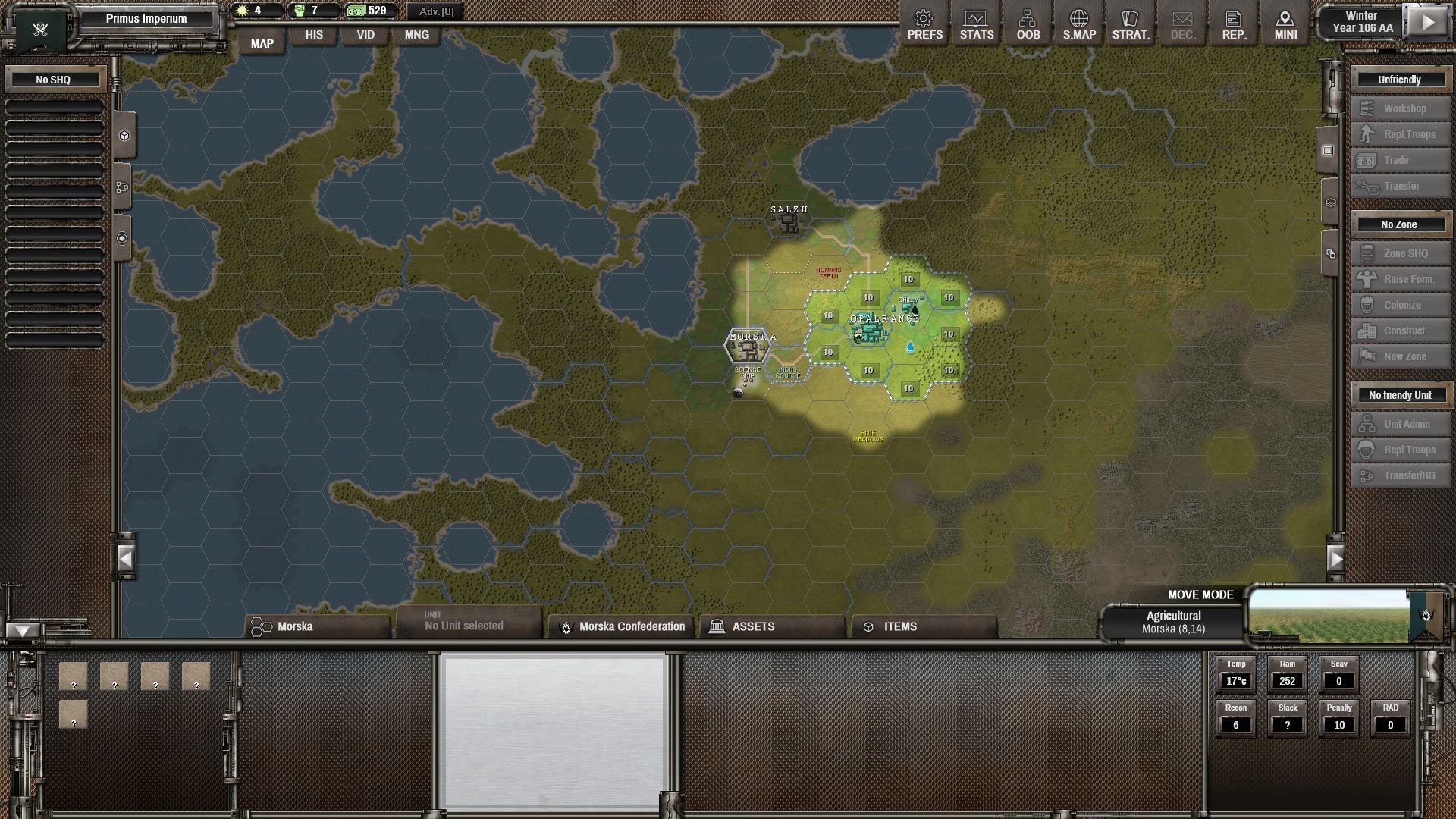This screenshot has height=819, width=1456.
Task: Expand the upper right-side panel tab
Action: coord(1327,150)
